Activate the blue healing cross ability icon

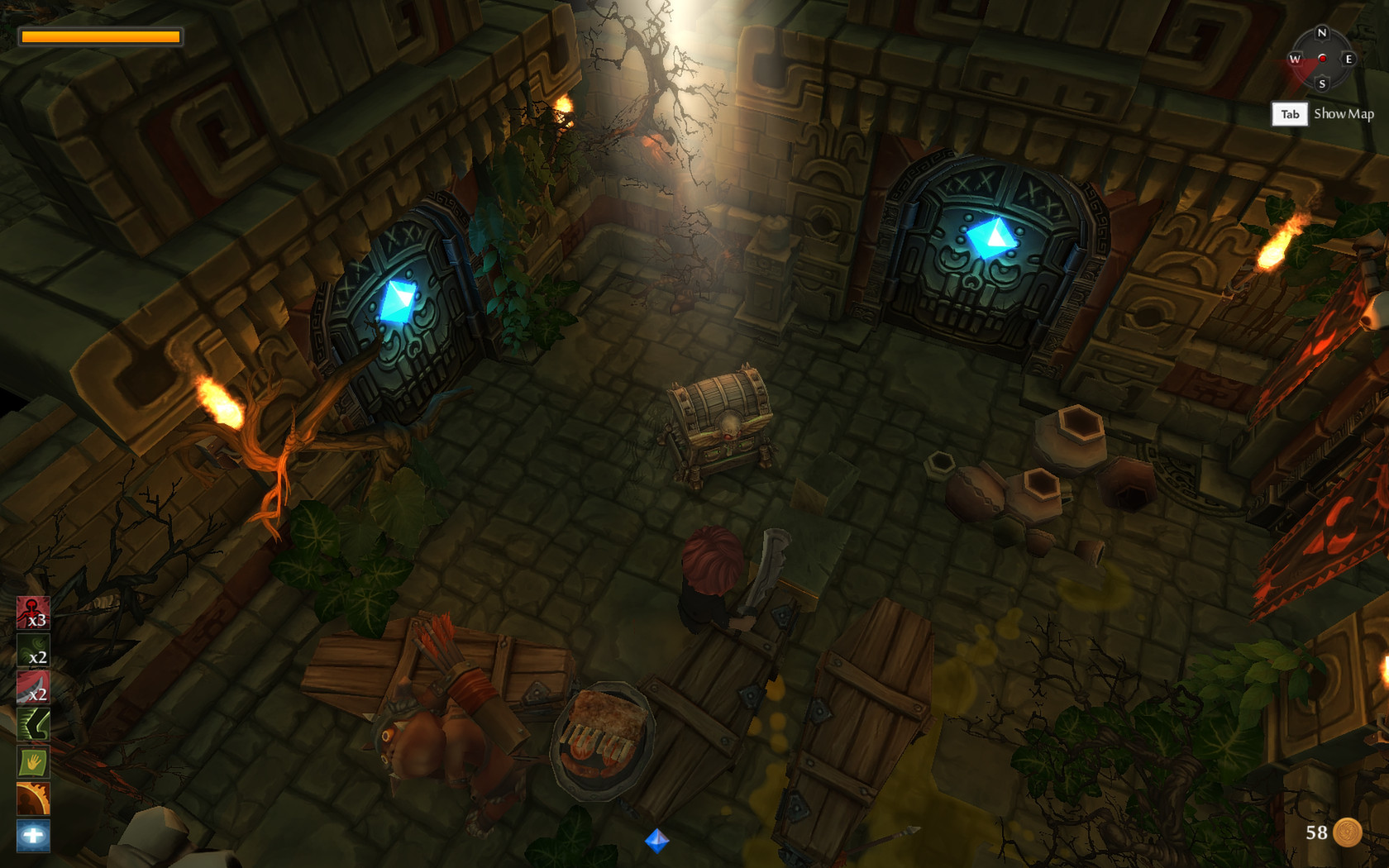click(31, 835)
